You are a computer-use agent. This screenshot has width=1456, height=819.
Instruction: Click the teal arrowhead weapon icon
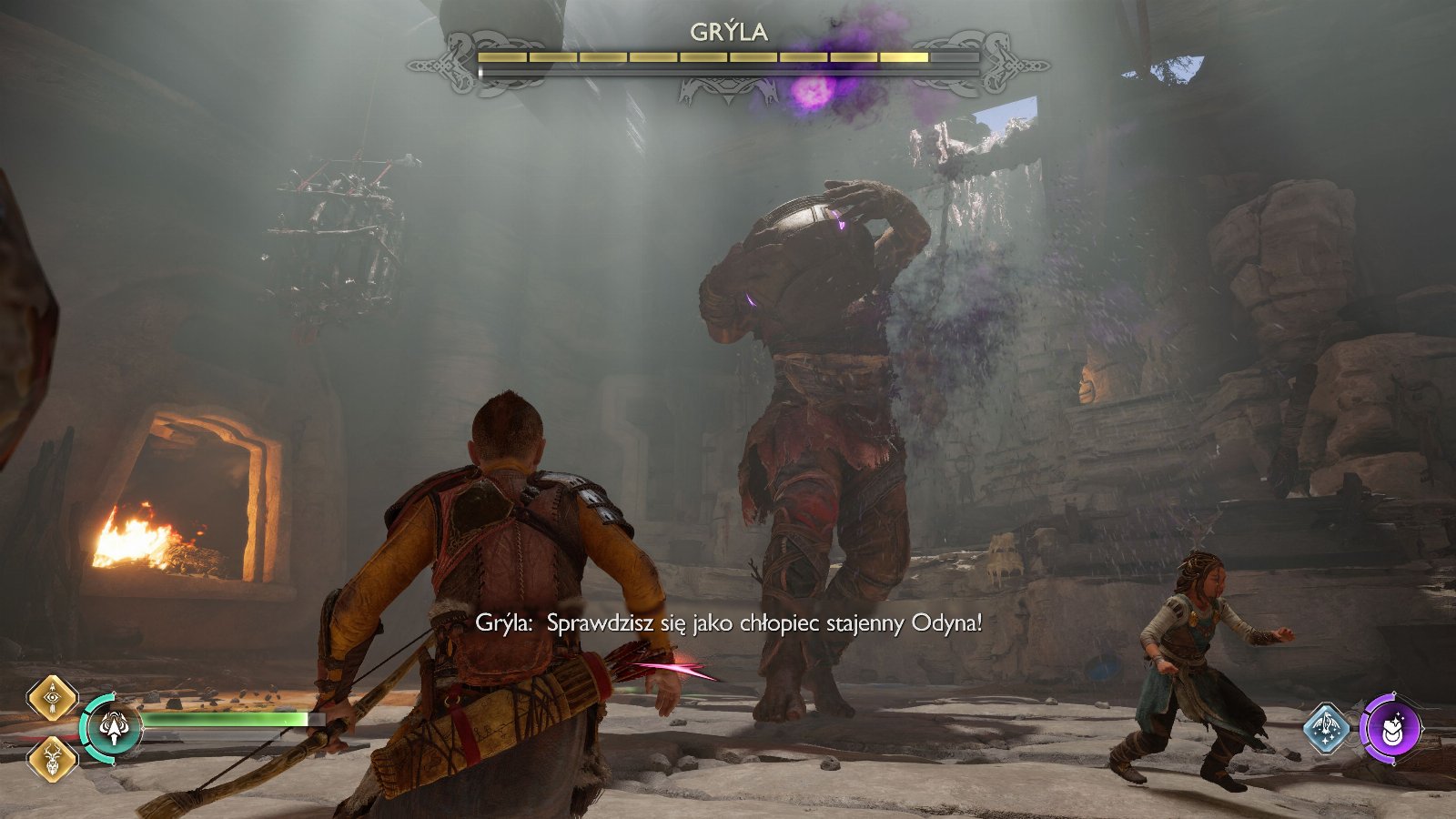click(x=114, y=727)
